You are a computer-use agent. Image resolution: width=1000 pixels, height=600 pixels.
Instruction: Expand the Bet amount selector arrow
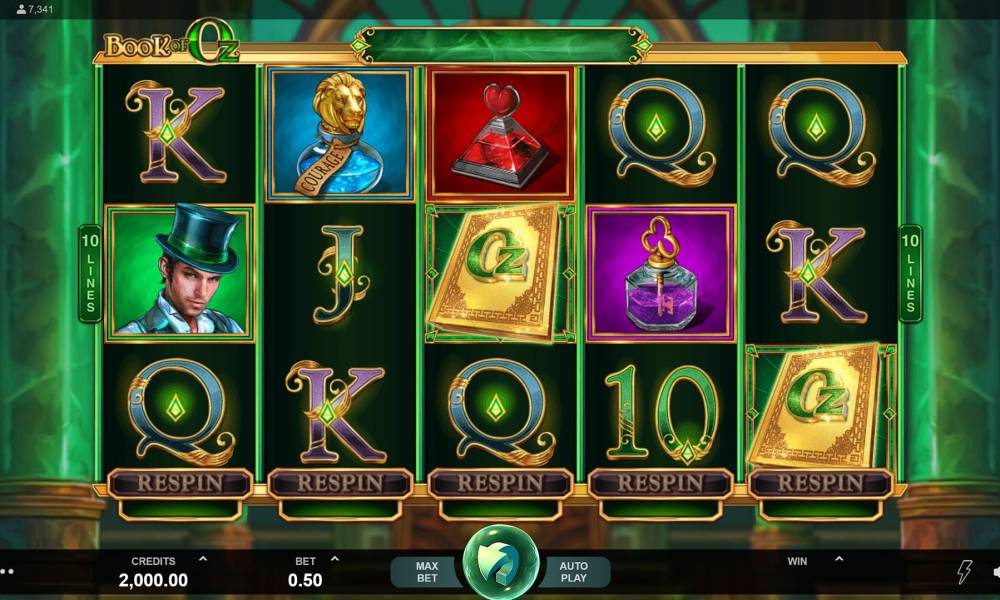coord(335,559)
